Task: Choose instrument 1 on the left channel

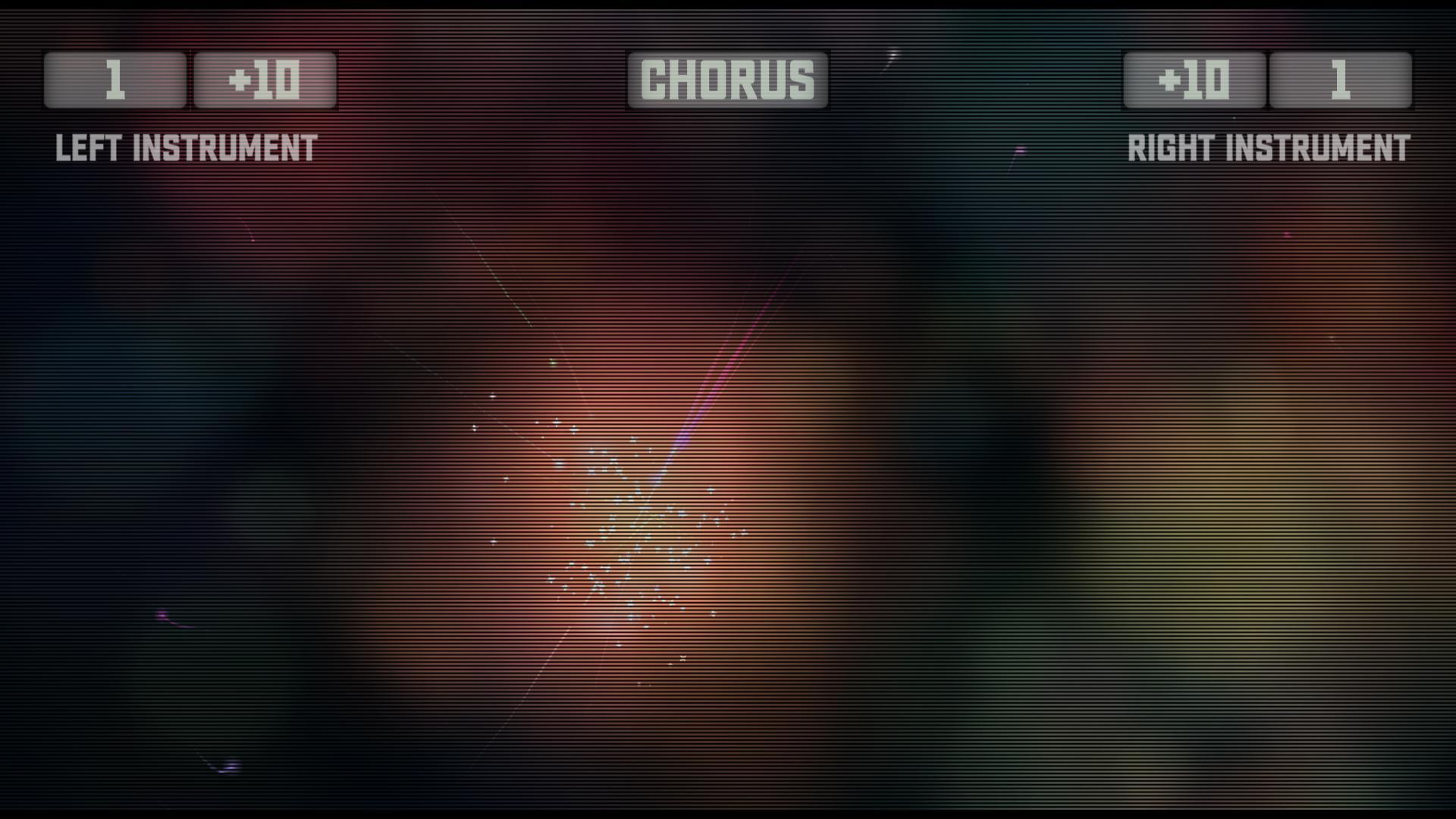Action: tap(114, 80)
